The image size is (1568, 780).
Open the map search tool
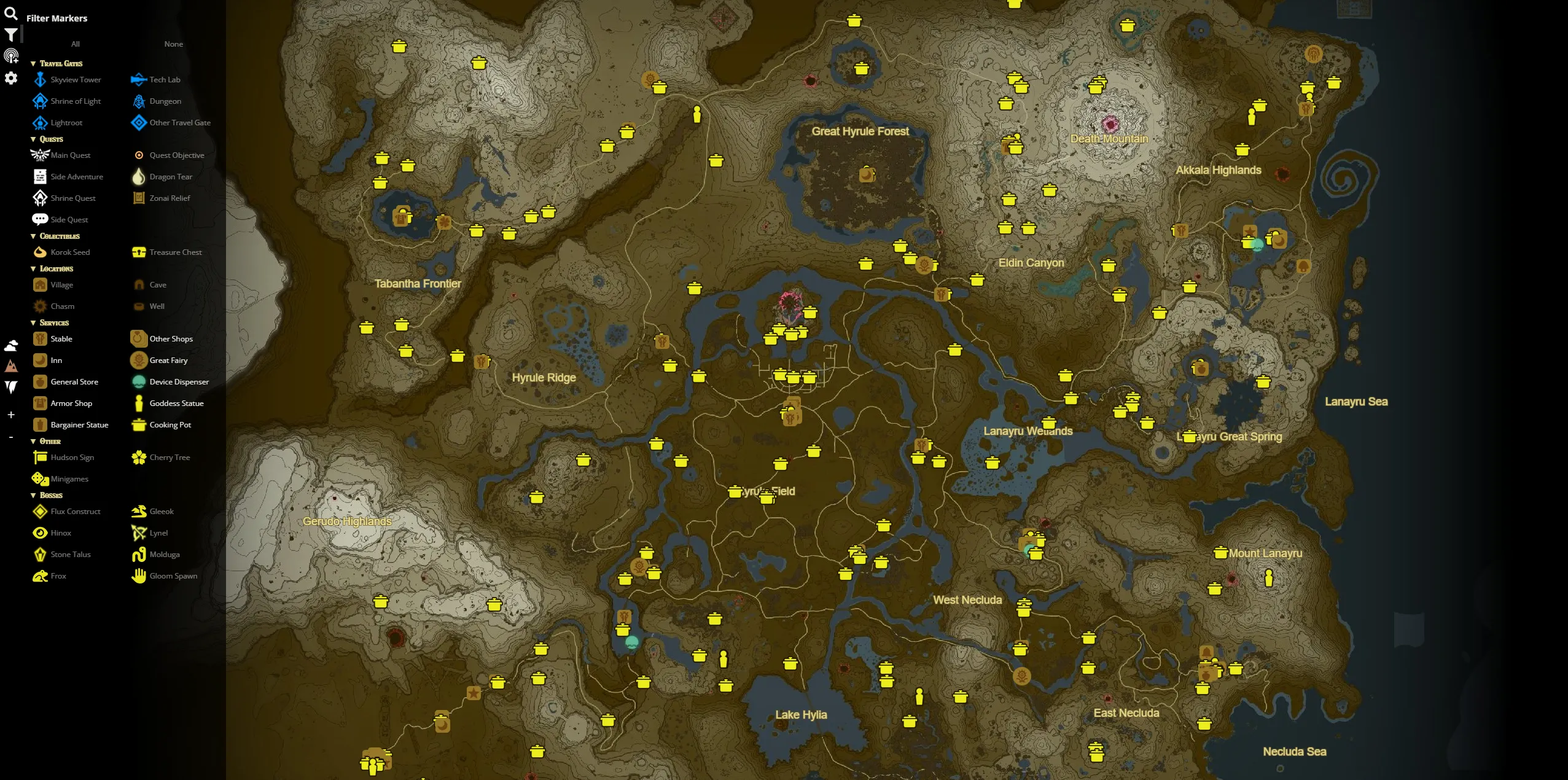click(x=11, y=14)
